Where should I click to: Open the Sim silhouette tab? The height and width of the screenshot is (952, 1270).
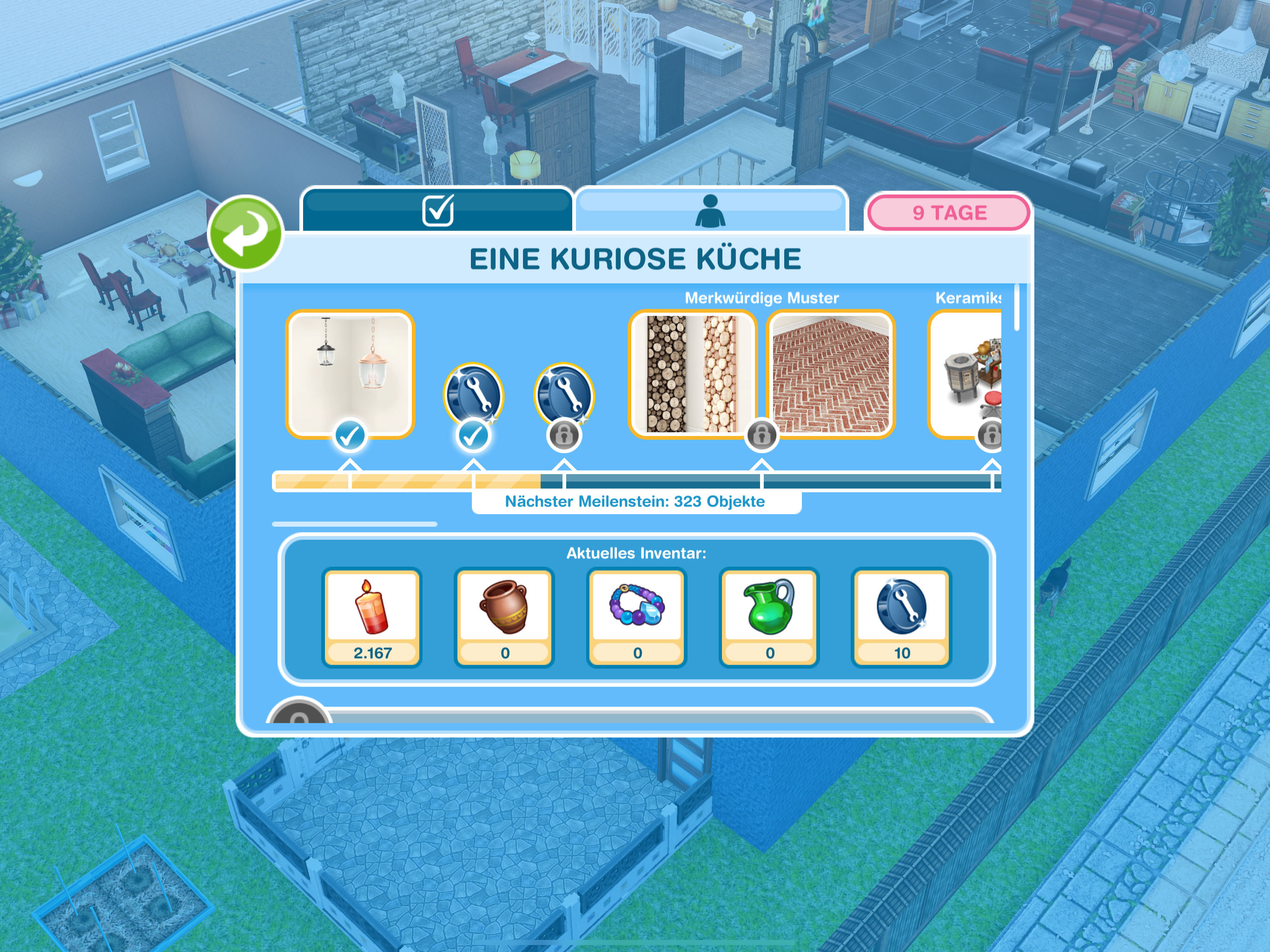click(x=710, y=211)
